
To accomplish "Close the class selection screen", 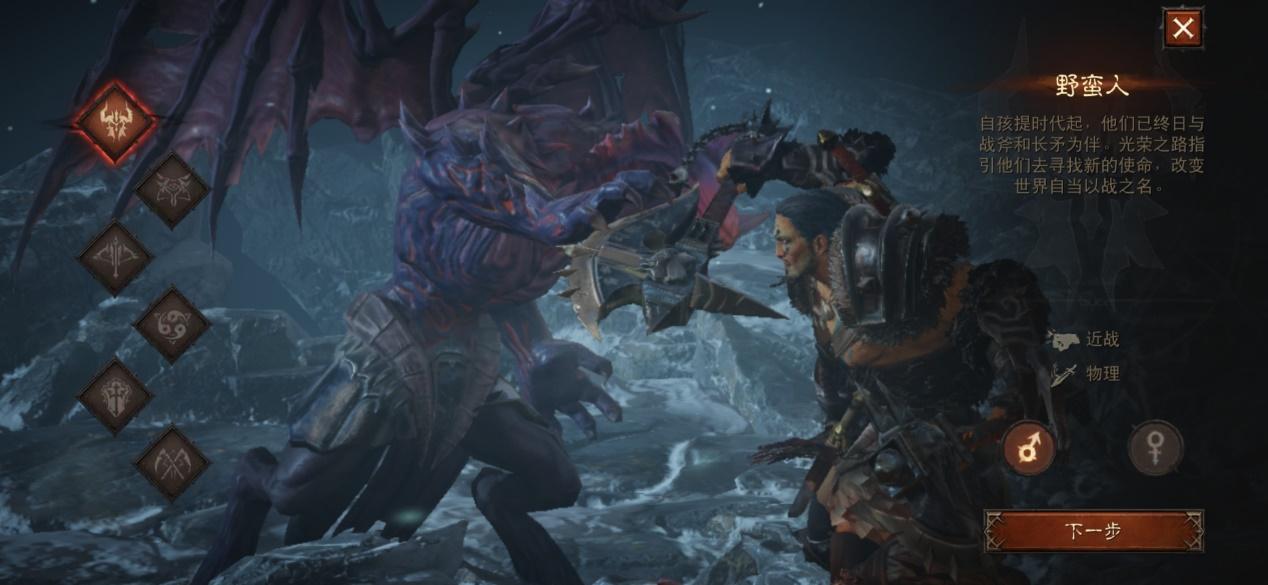I will point(1182,28).
